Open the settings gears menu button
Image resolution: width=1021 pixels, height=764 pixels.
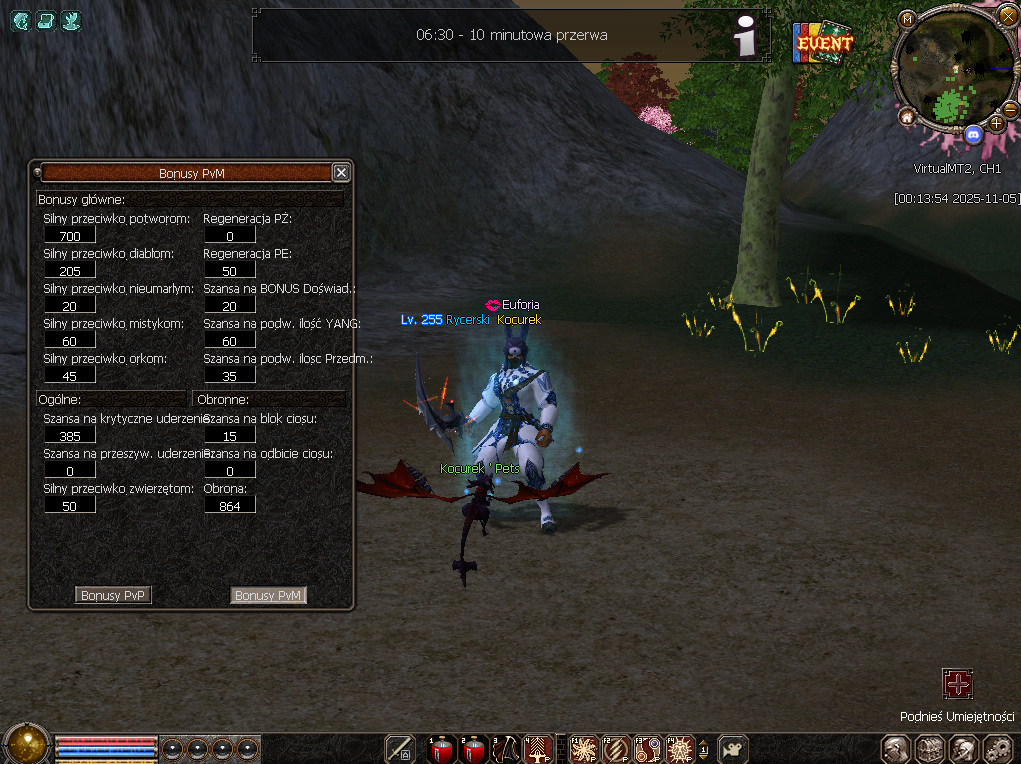999,749
